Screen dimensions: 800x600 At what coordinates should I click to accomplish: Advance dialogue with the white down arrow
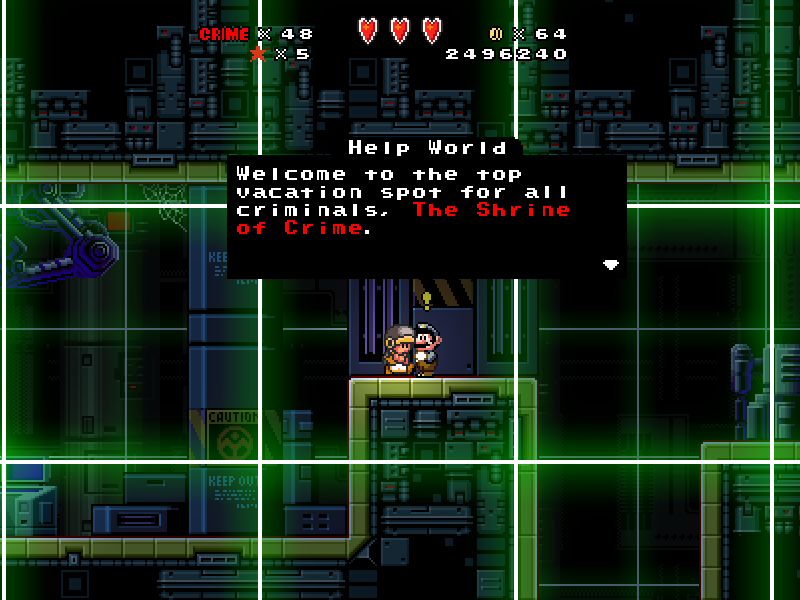[x=610, y=264]
